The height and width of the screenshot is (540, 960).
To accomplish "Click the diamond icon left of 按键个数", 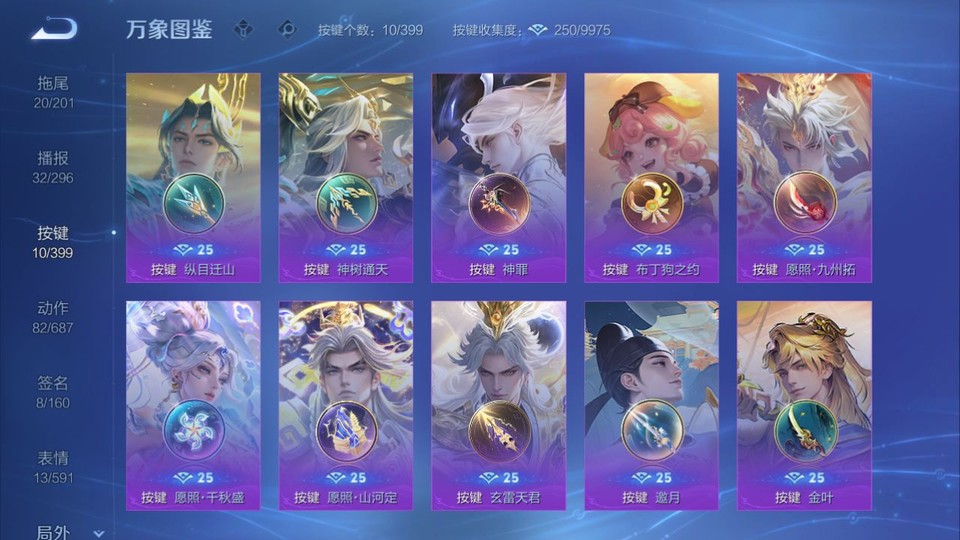I will click(x=288, y=30).
